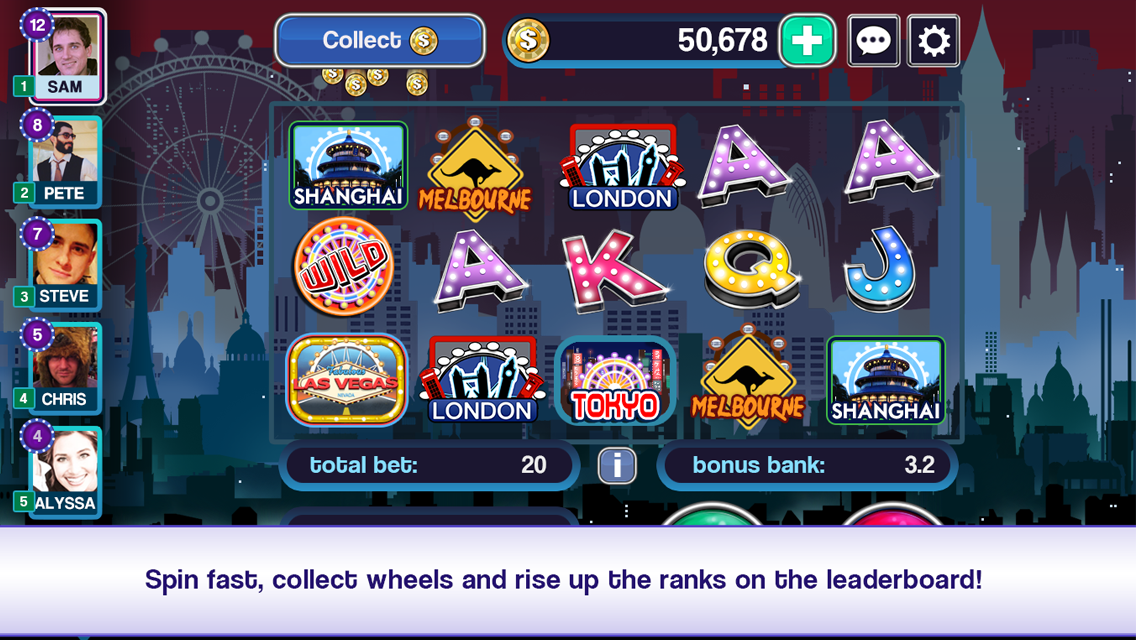The height and width of the screenshot is (640, 1136).
Task: Tap Alyssa's leaderboard avatar
Action: (66, 471)
